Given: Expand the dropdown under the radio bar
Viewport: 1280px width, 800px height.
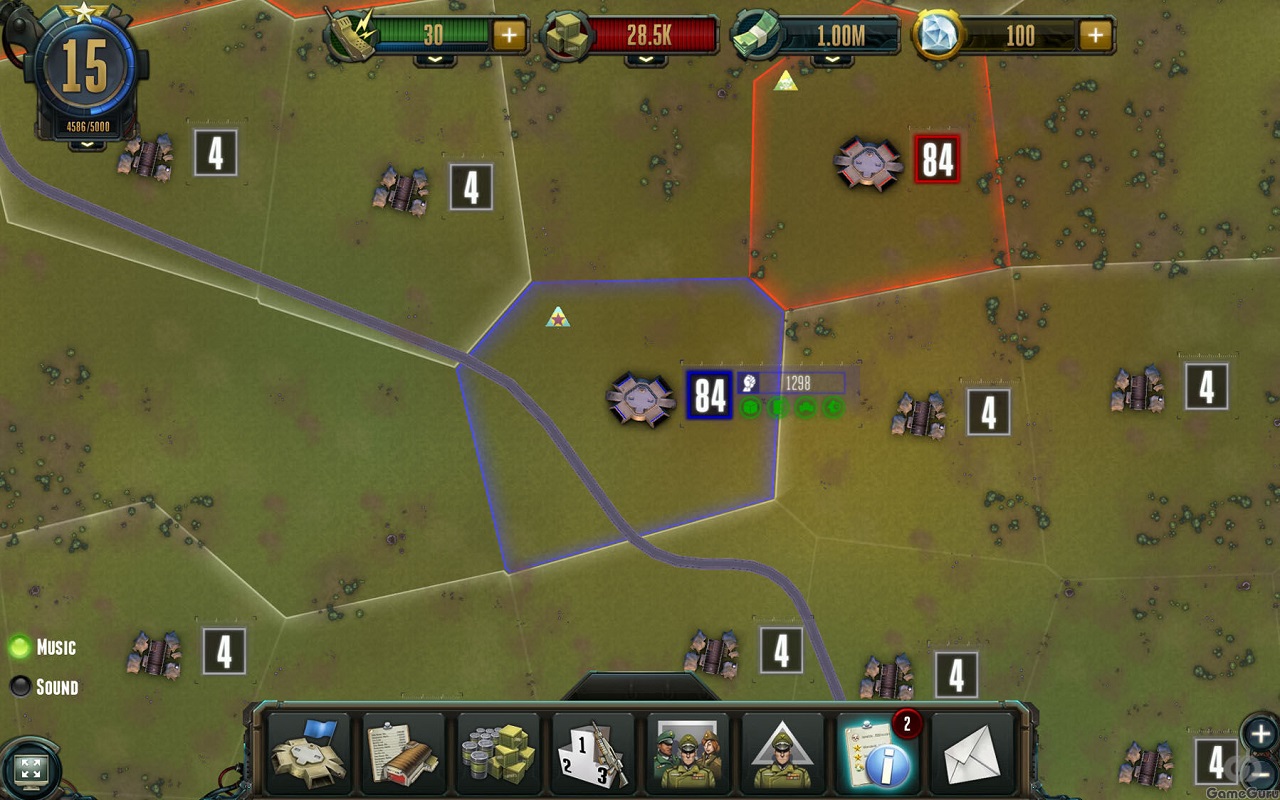Looking at the screenshot, I should point(435,60).
